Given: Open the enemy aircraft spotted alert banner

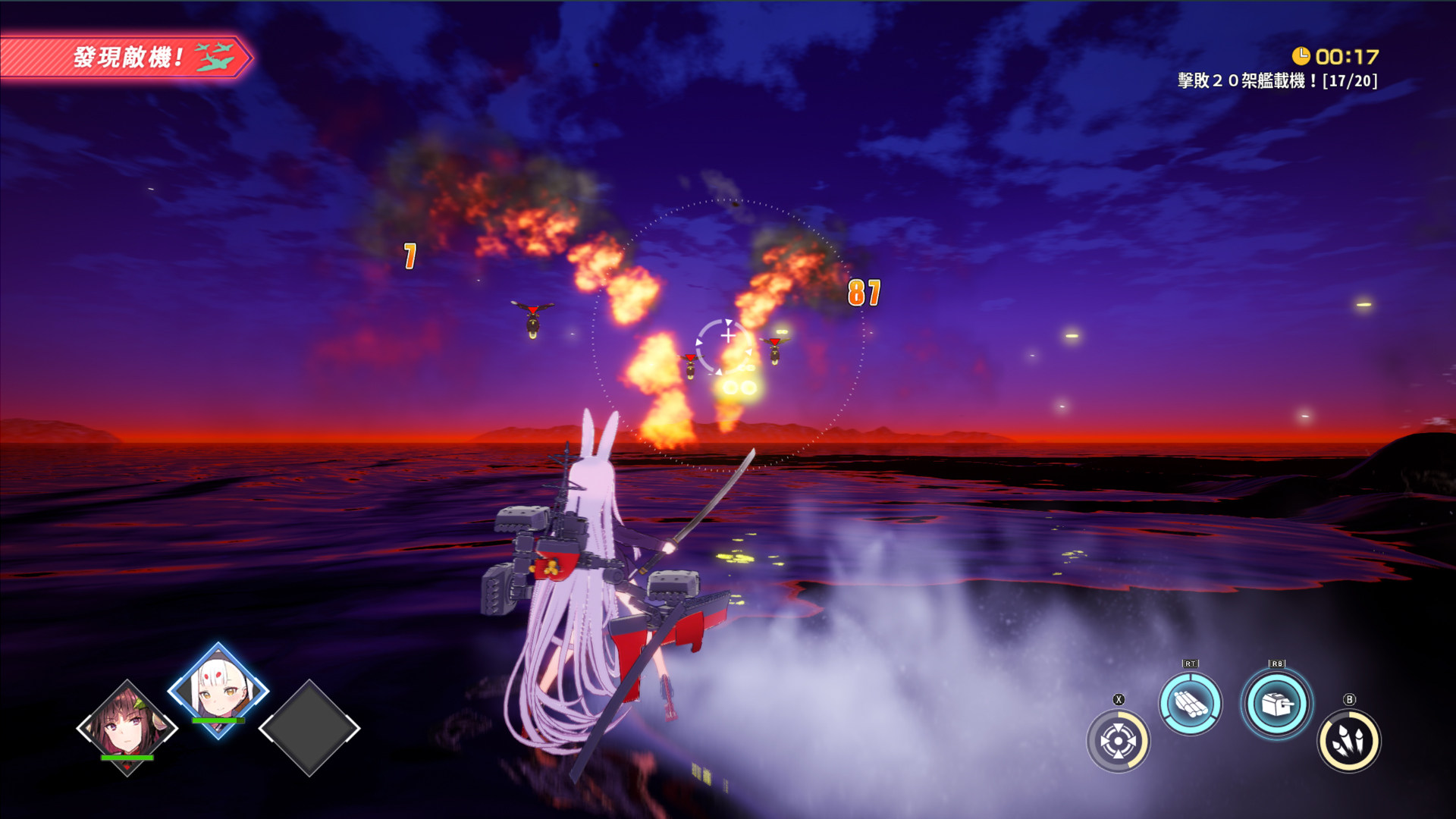Looking at the screenshot, I should pyautogui.click(x=125, y=57).
